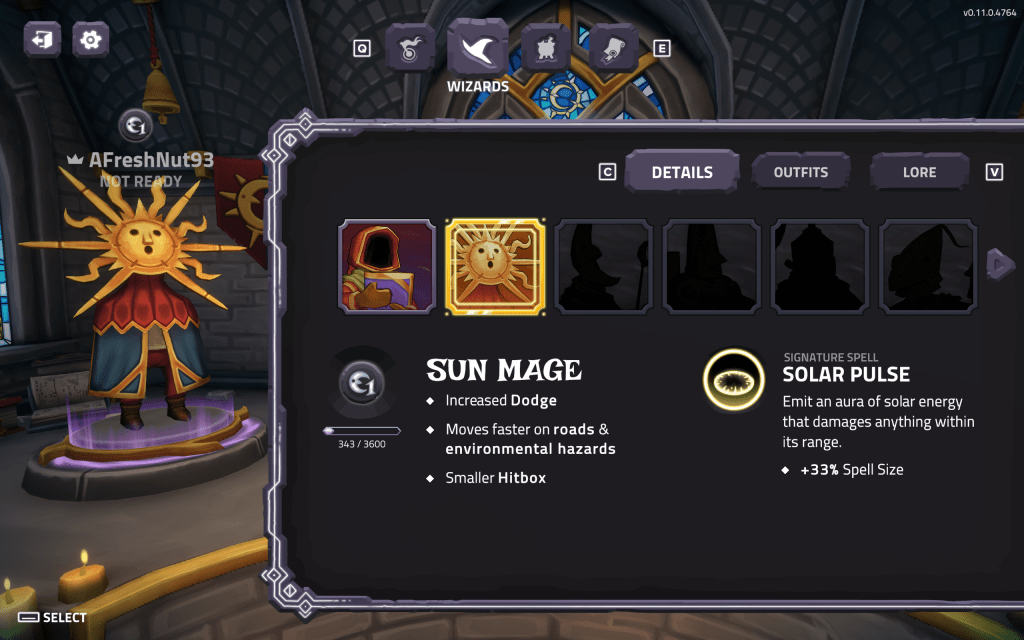Show the Details tab
The image size is (1024, 640).
(x=682, y=172)
